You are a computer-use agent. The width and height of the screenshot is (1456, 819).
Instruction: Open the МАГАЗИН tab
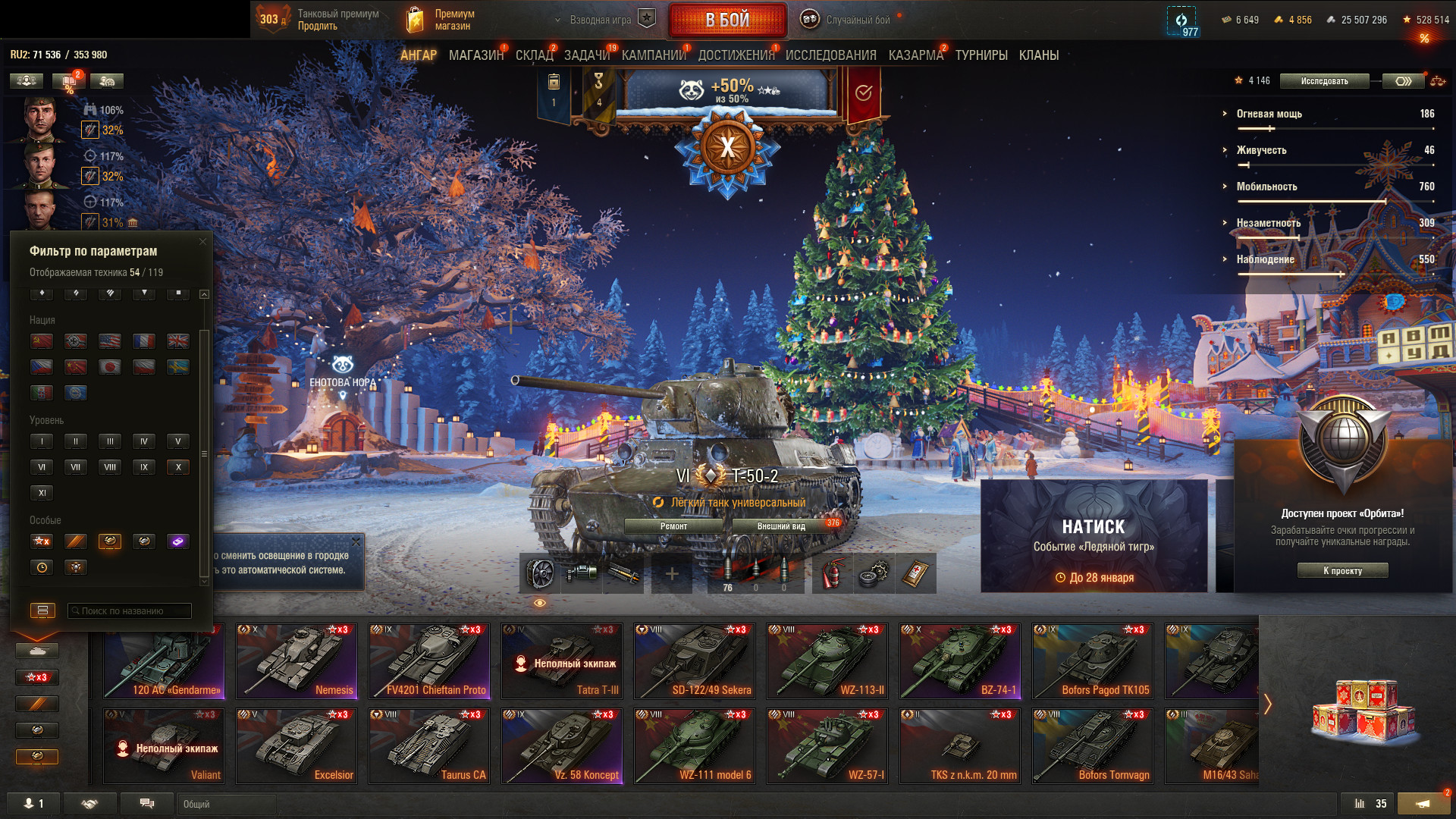475,55
